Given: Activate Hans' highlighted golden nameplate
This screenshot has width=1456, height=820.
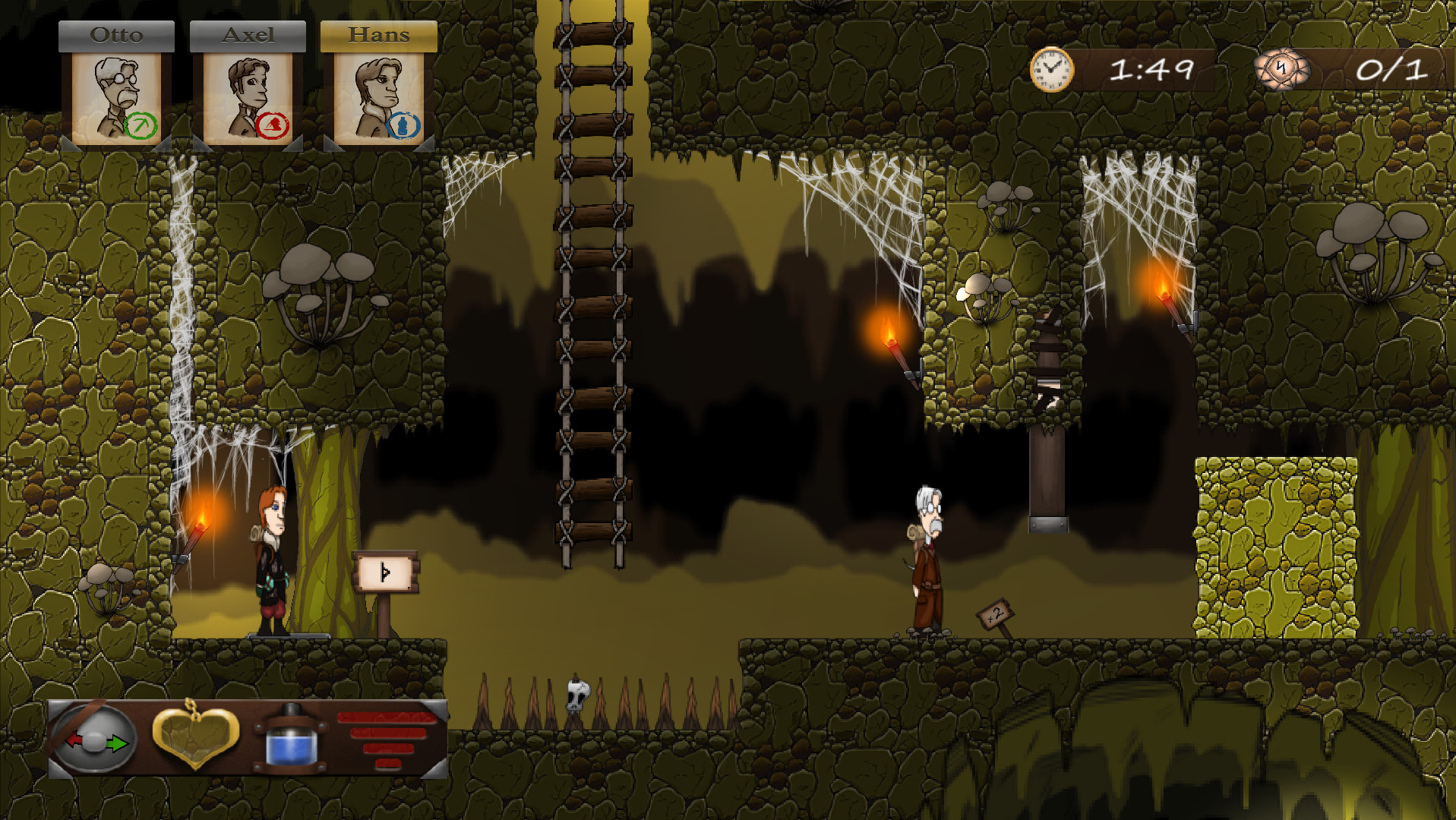Looking at the screenshot, I should [x=378, y=33].
